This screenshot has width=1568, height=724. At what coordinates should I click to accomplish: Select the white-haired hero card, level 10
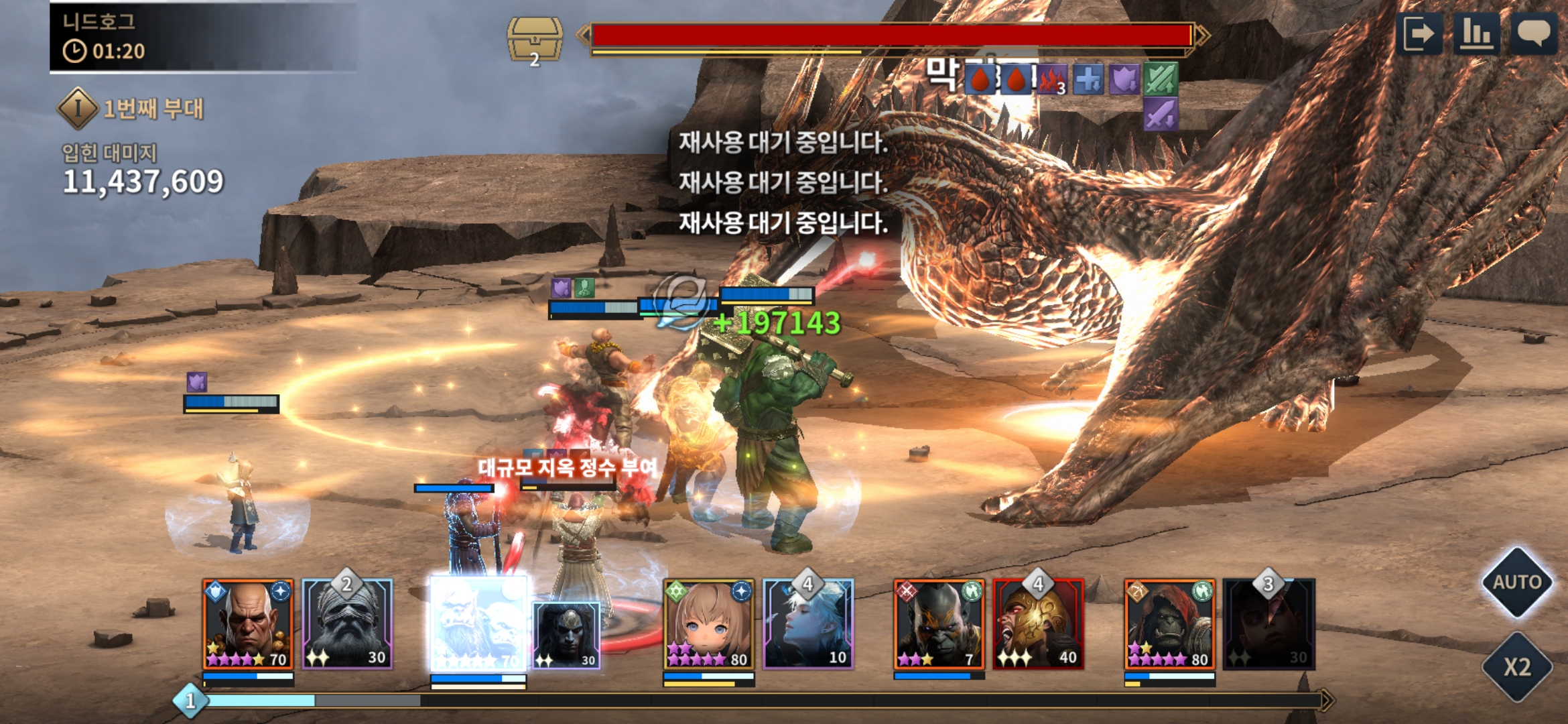point(808,624)
